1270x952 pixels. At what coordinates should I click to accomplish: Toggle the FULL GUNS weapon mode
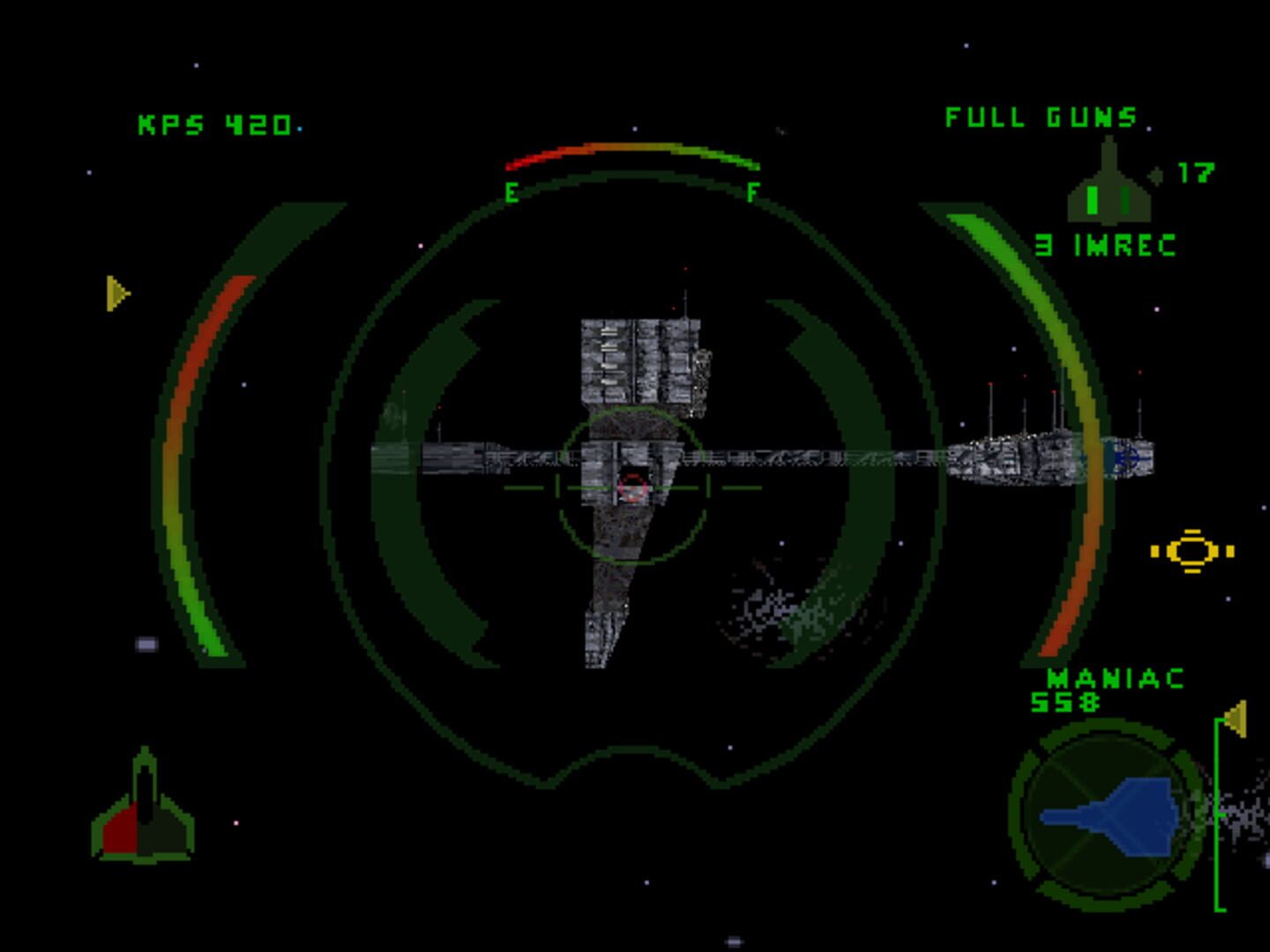click(1039, 117)
